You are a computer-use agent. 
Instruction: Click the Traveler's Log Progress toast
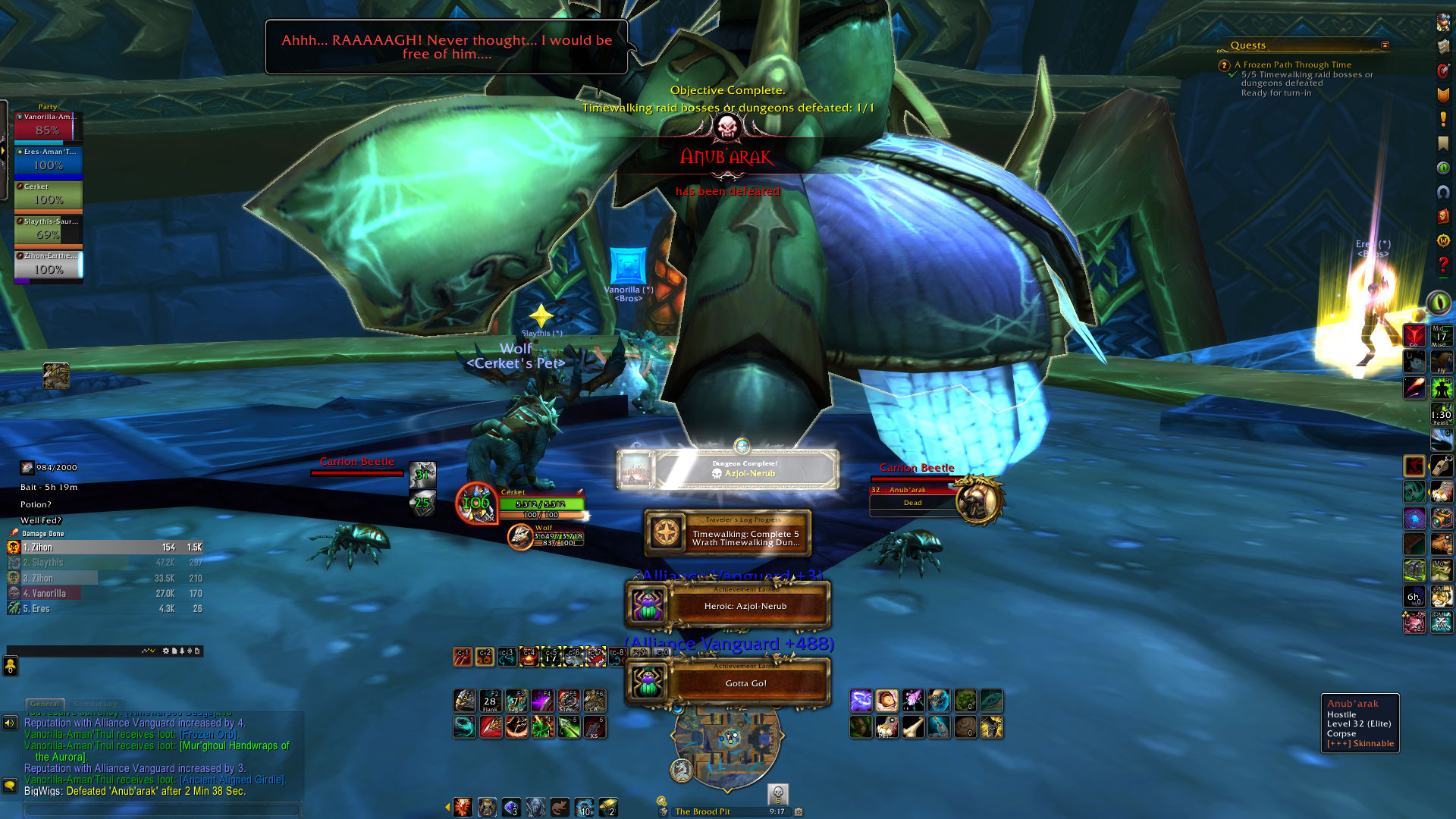(728, 533)
